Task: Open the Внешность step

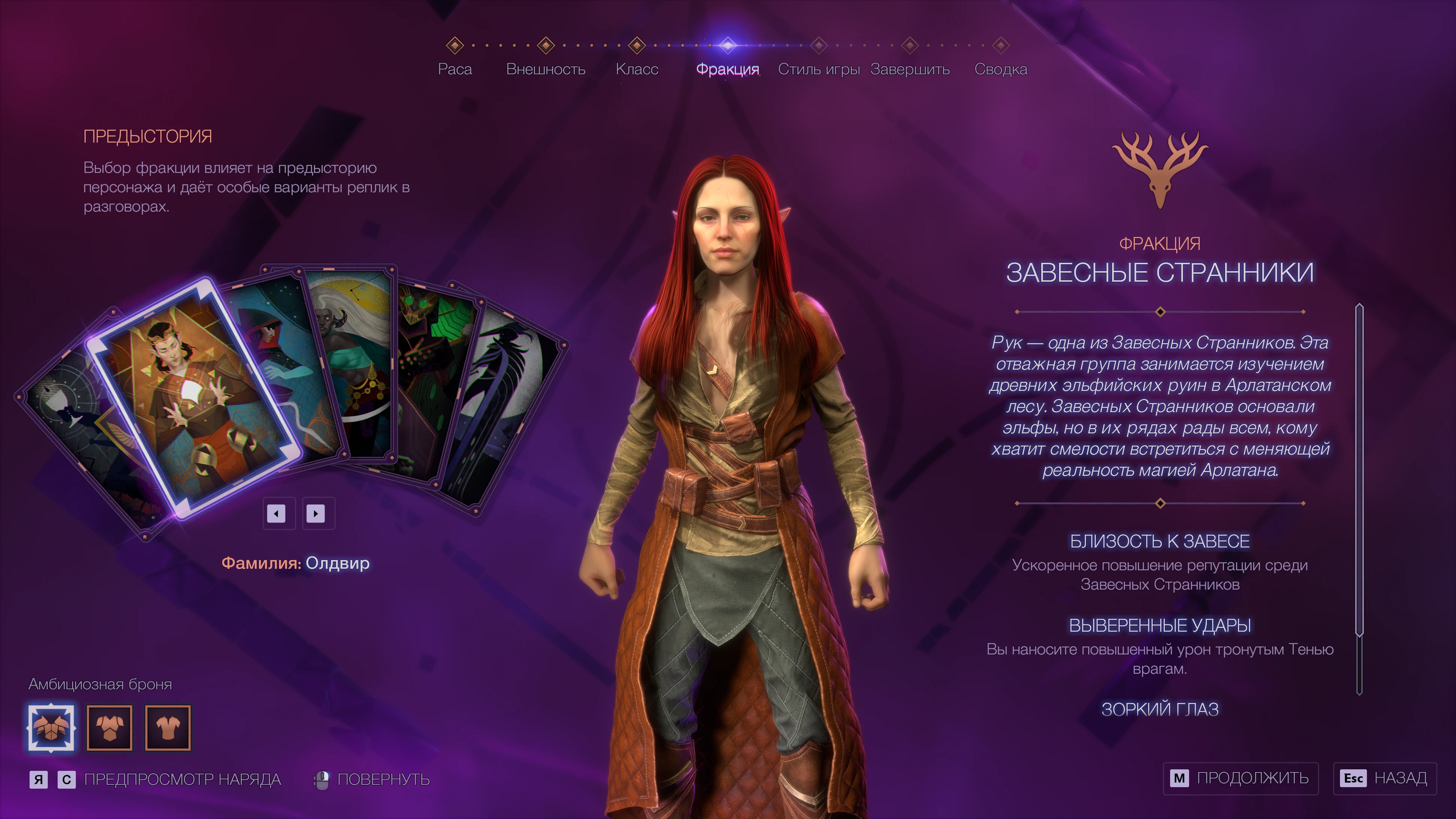Action: pyautogui.click(x=546, y=68)
